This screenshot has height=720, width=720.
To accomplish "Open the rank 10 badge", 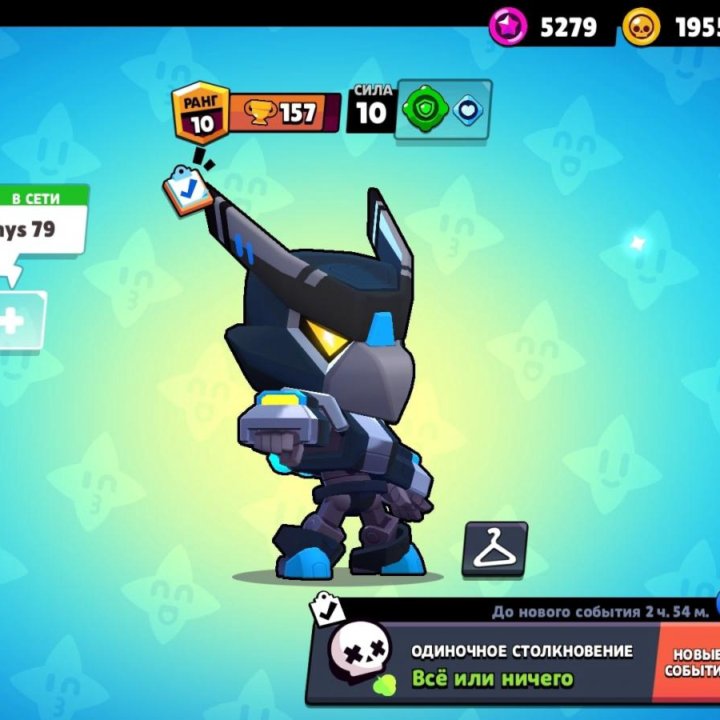I will (x=201, y=110).
